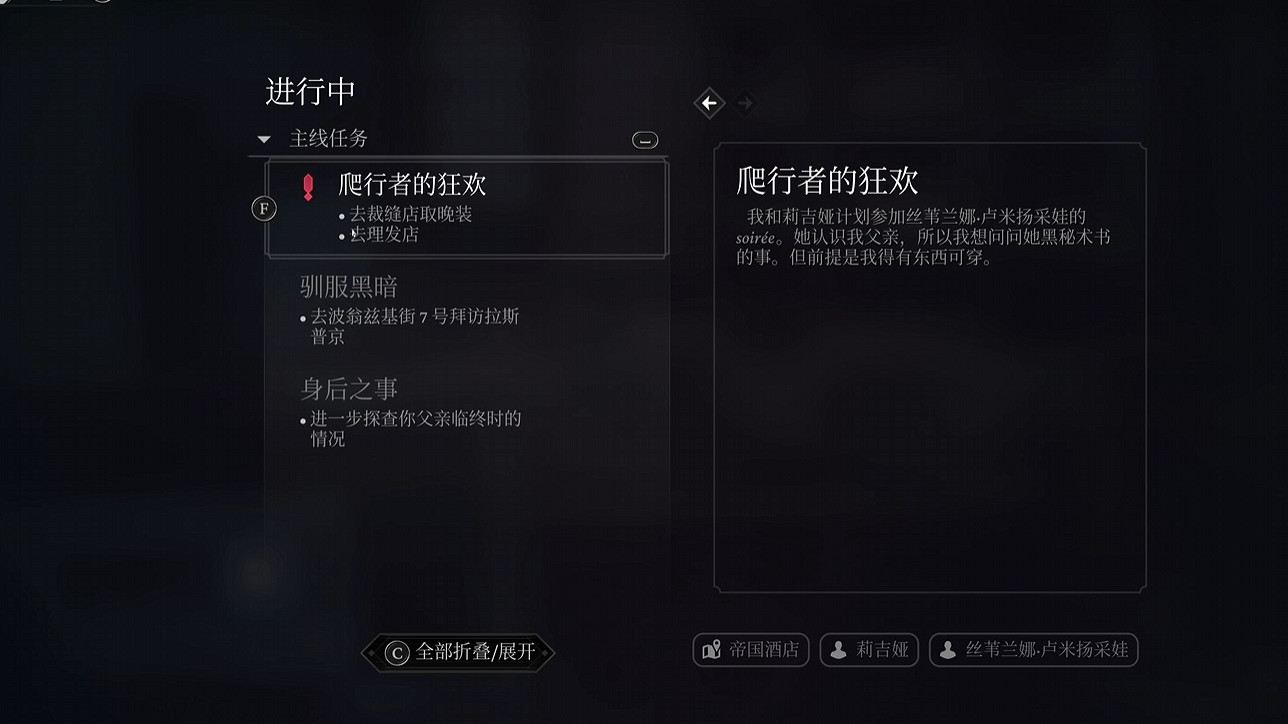
Task: Collapse the 主线任务 section via its triangle
Action: pyautogui.click(x=263, y=140)
